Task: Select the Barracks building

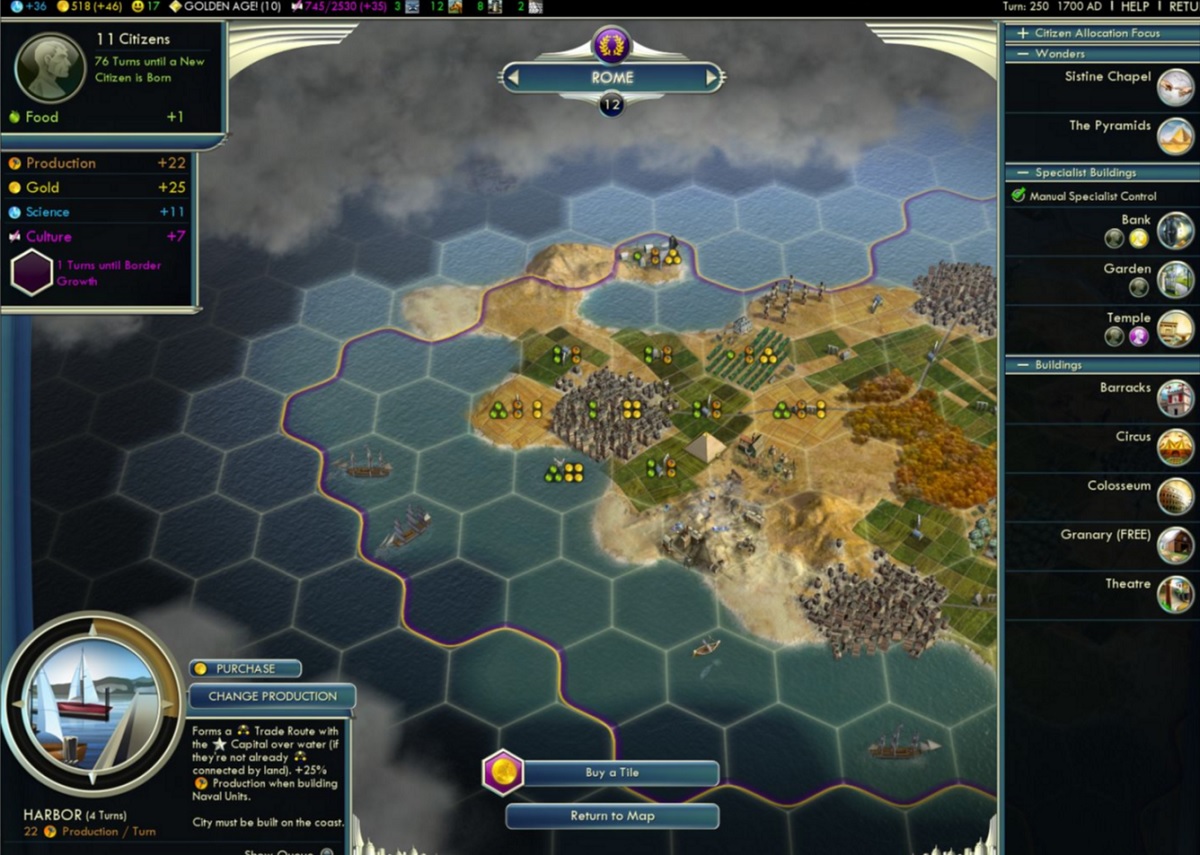Action: click(1175, 398)
